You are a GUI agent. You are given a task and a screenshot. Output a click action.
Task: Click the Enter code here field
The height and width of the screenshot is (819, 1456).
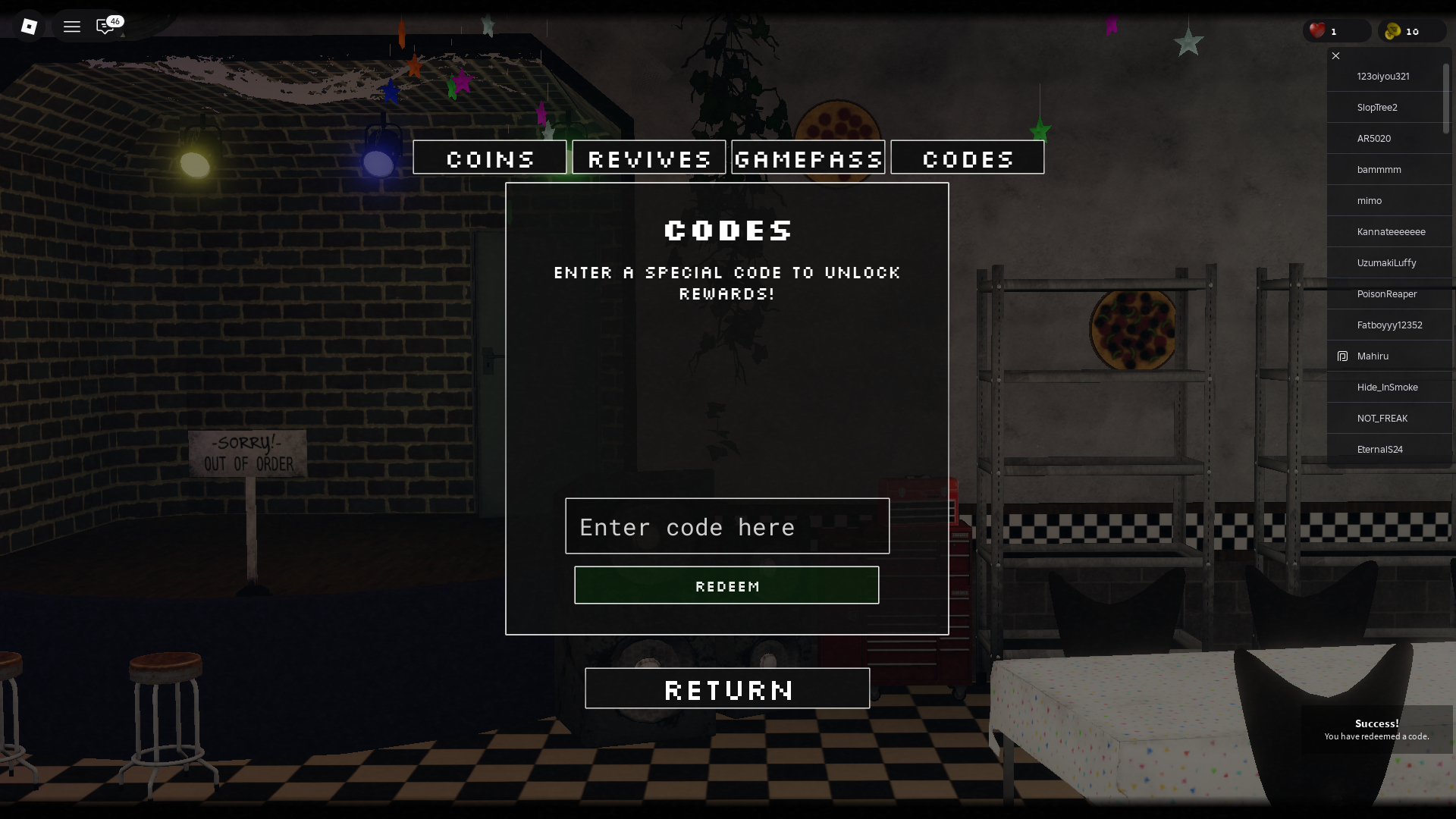726,526
